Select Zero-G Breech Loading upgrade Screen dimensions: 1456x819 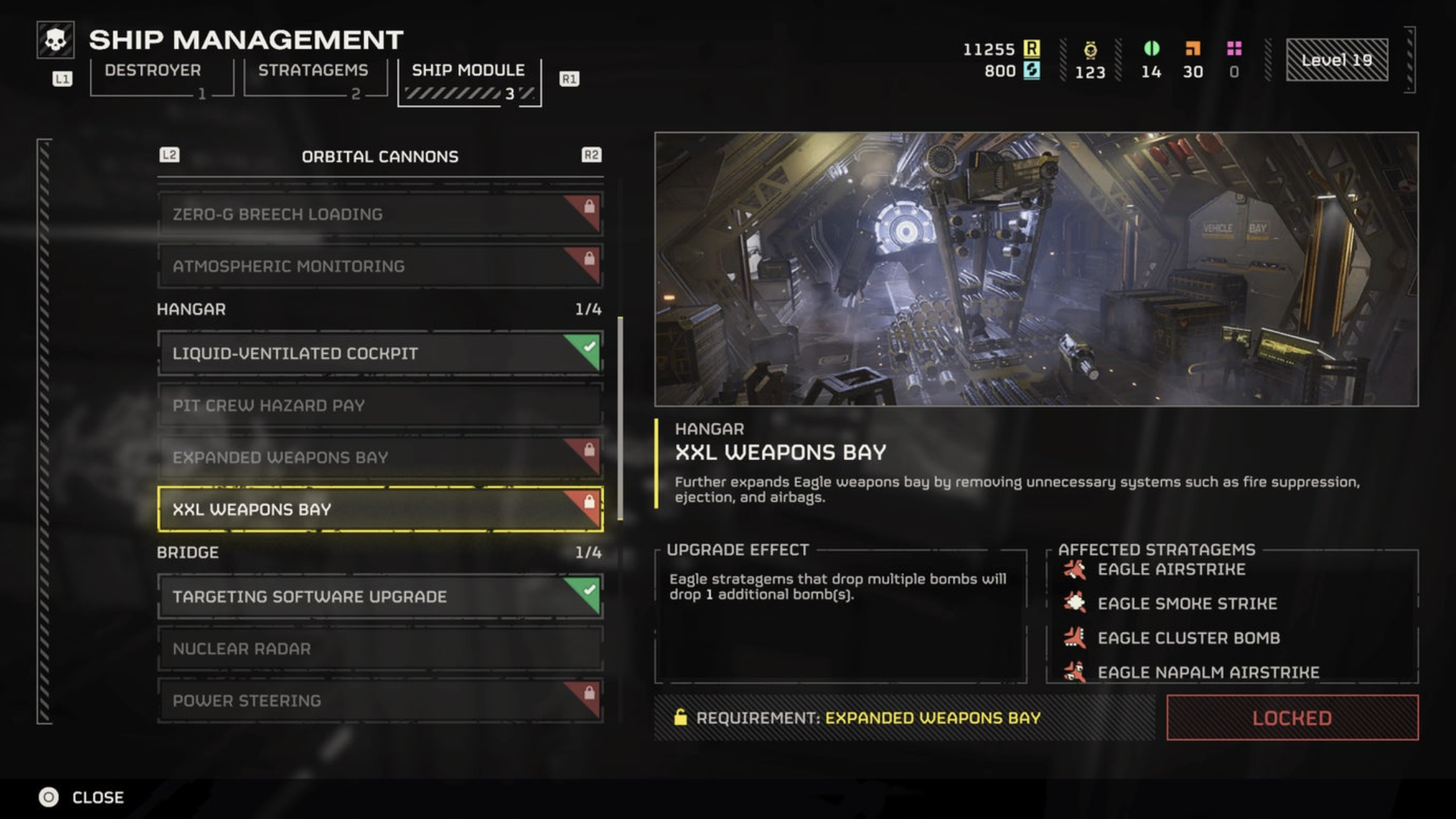click(379, 214)
